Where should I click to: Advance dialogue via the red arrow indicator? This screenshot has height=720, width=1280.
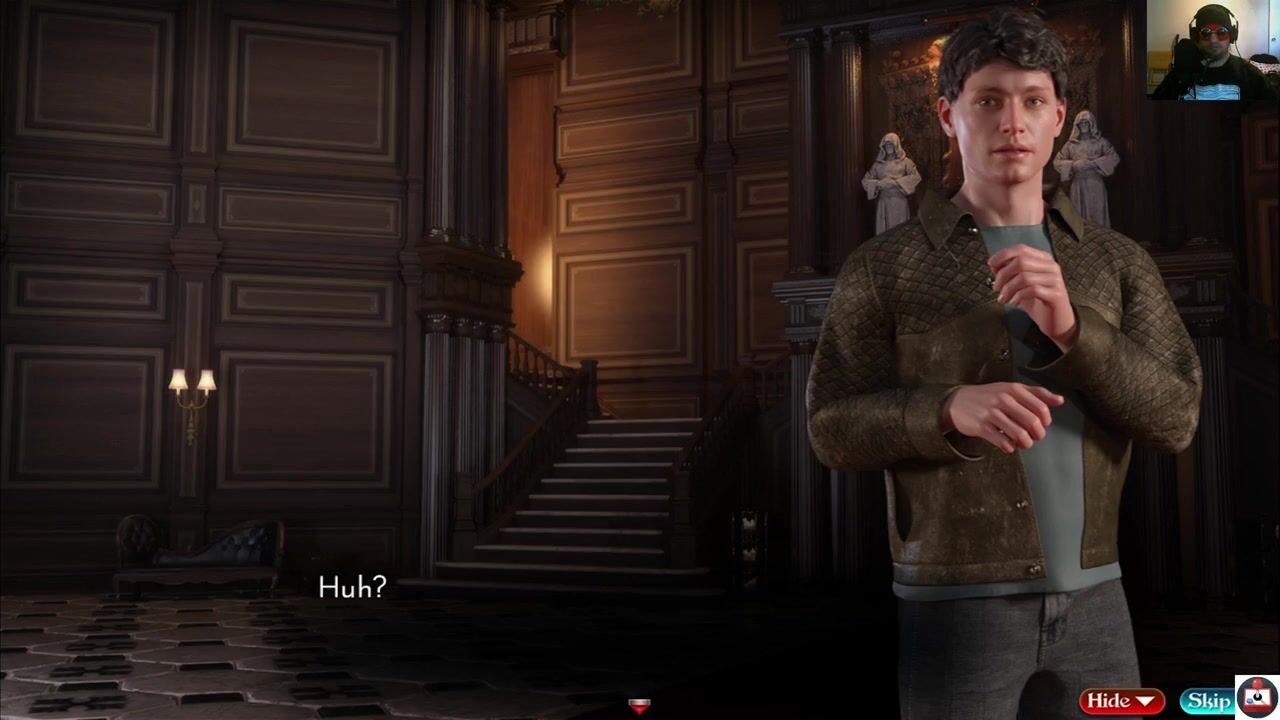click(640, 706)
